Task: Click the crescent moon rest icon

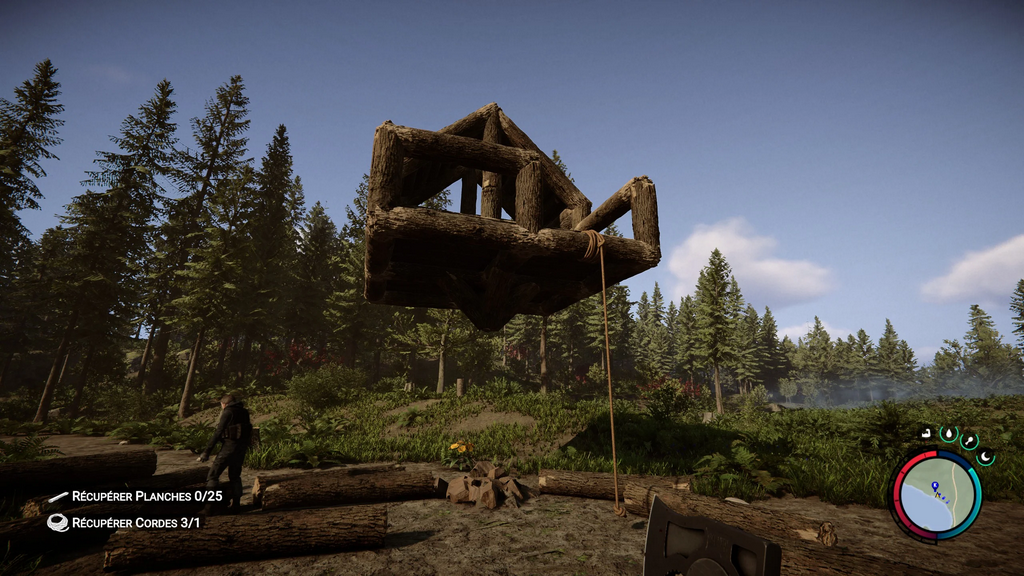Action: point(985,457)
